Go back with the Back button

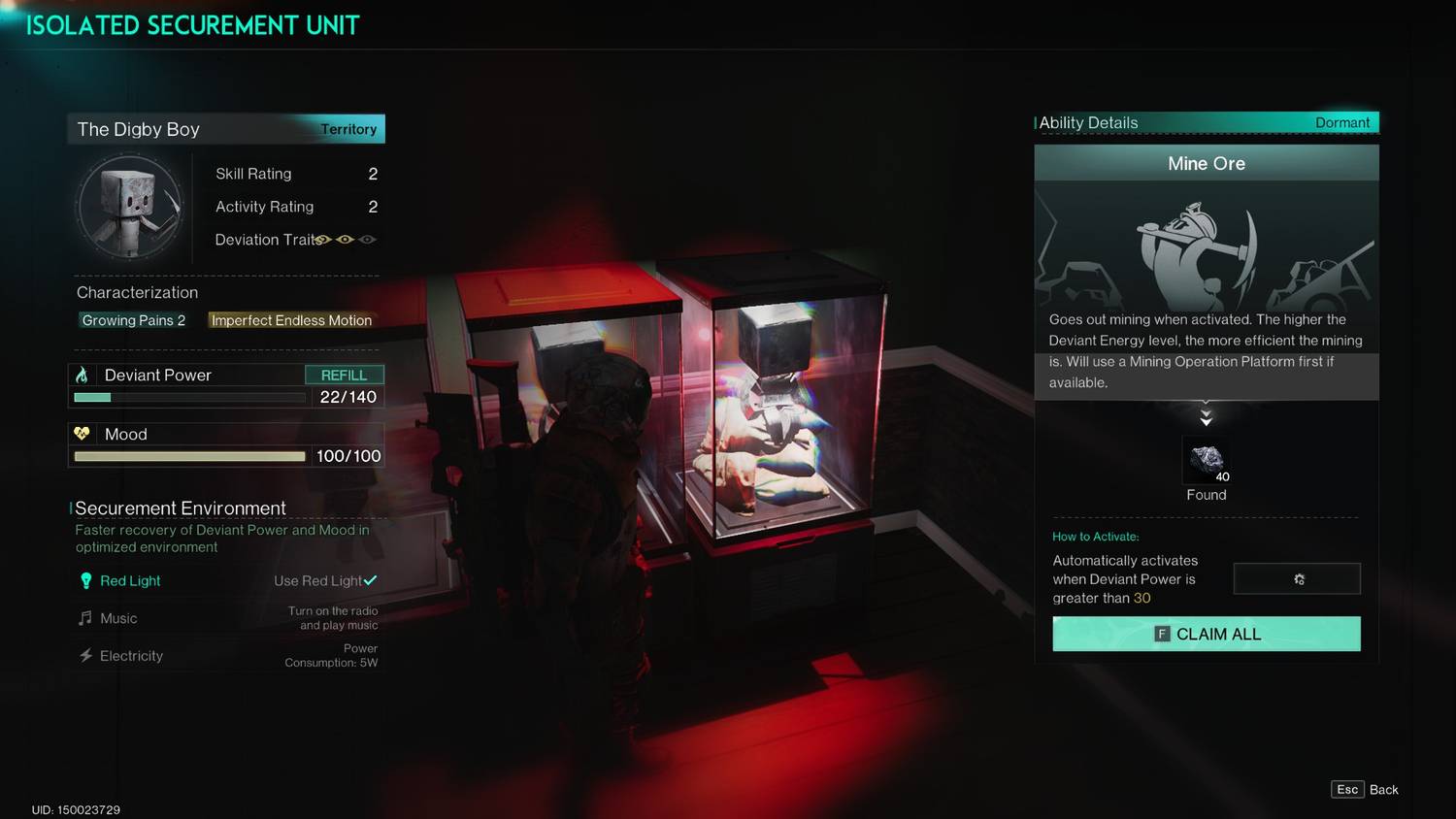tap(1365, 790)
